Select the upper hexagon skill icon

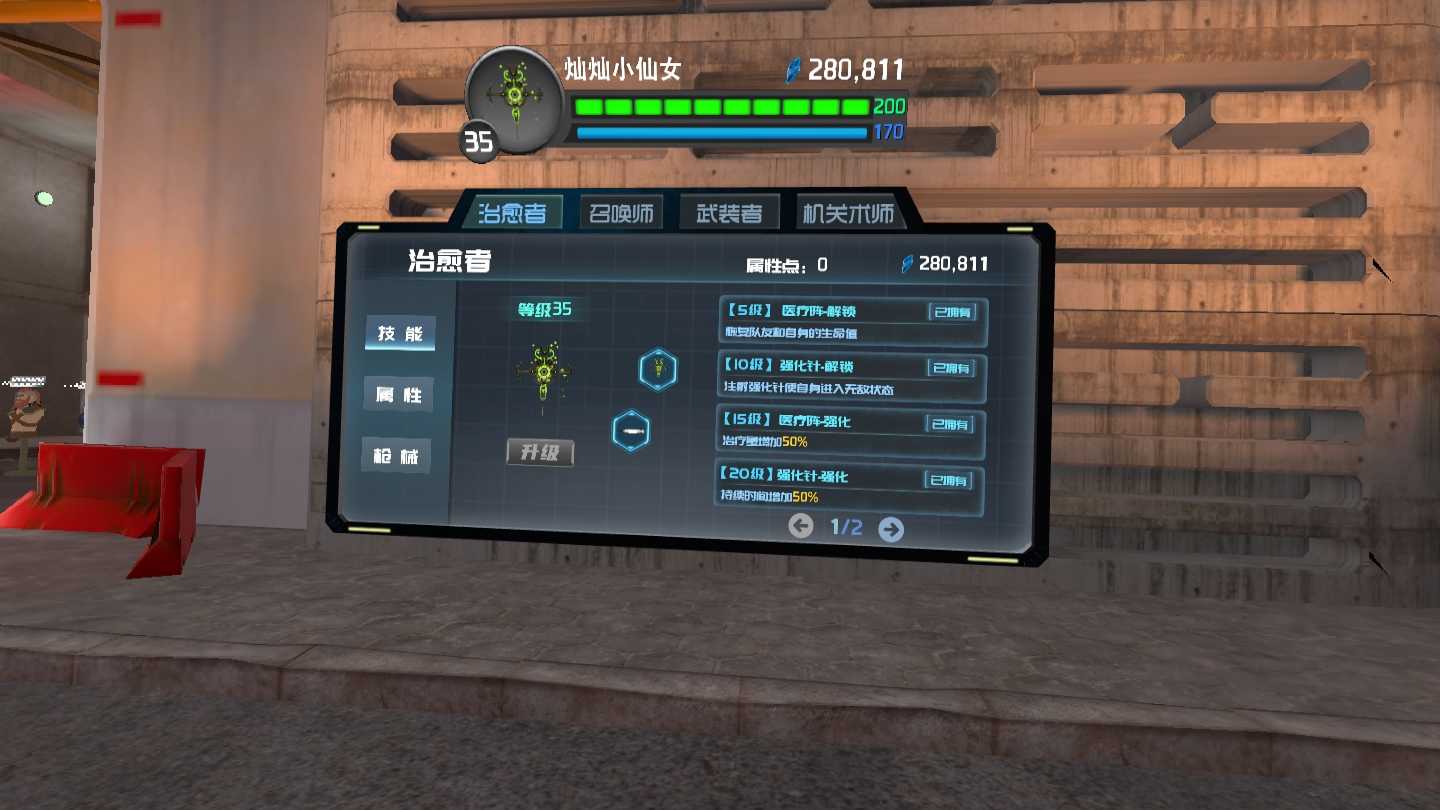click(x=658, y=369)
